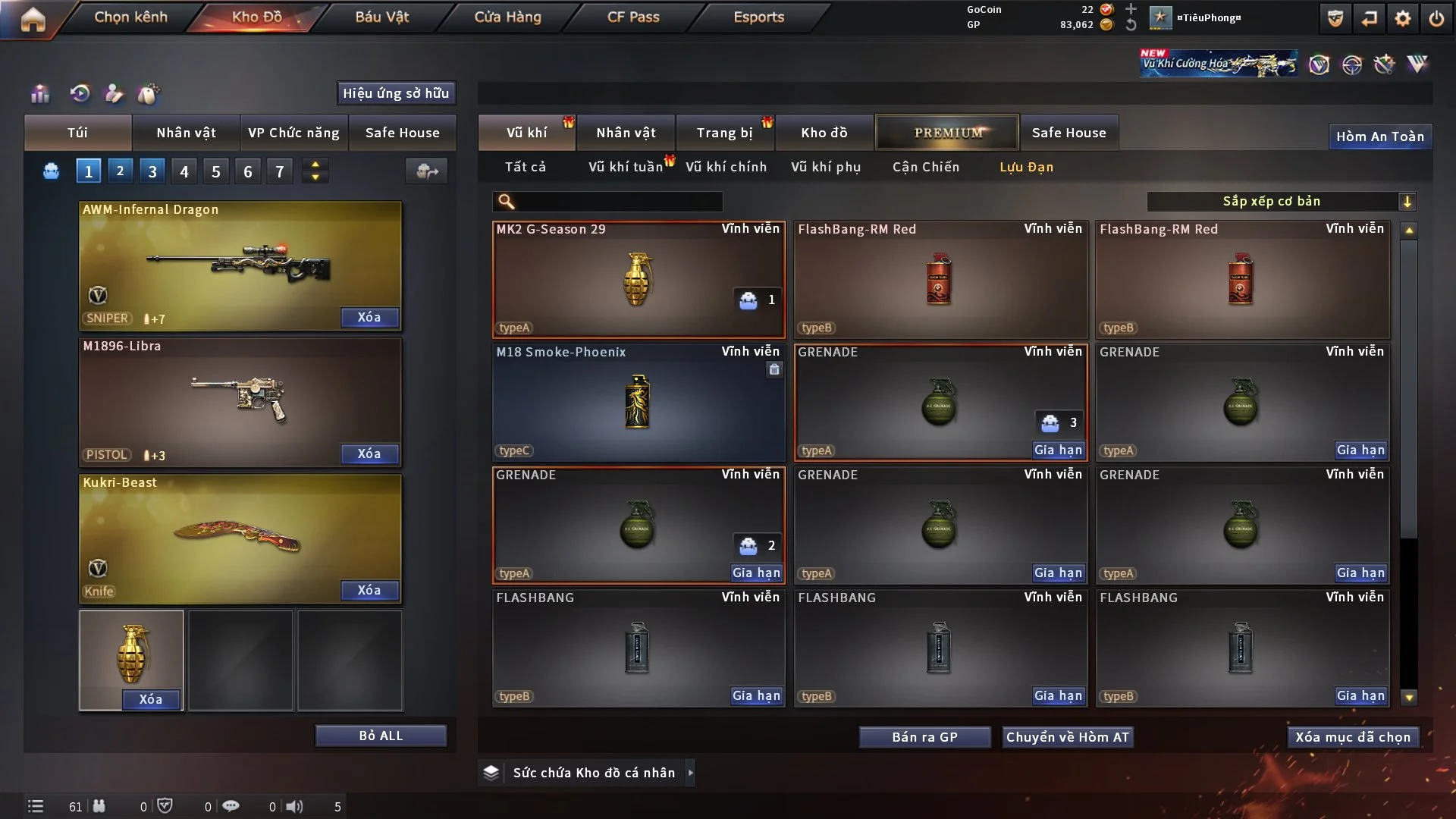Click the Bán ra GP button
Viewport: 1456px width, 819px height.
(x=924, y=736)
